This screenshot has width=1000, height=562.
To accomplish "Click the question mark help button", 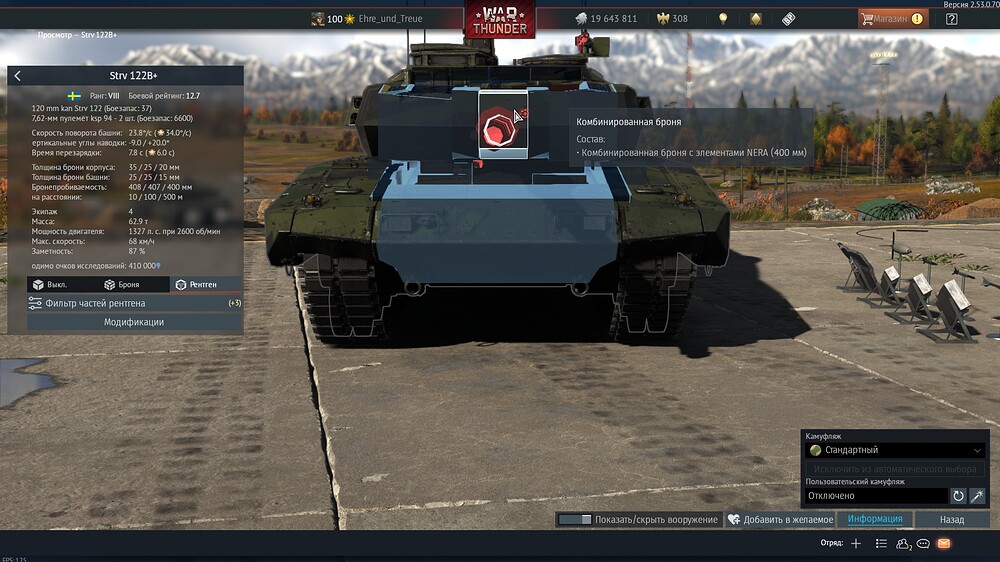I will tap(951, 19).
